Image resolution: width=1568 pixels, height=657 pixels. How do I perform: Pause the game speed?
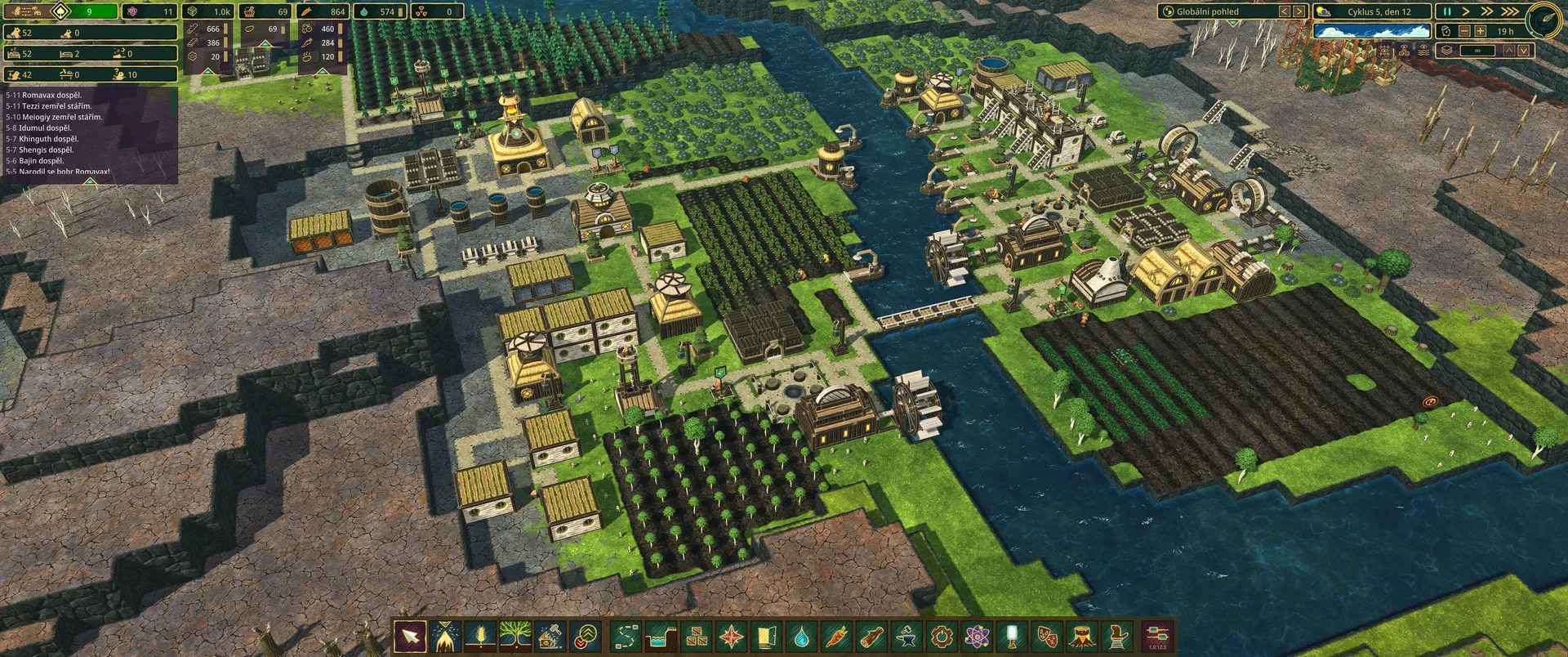pyautogui.click(x=1447, y=11)
